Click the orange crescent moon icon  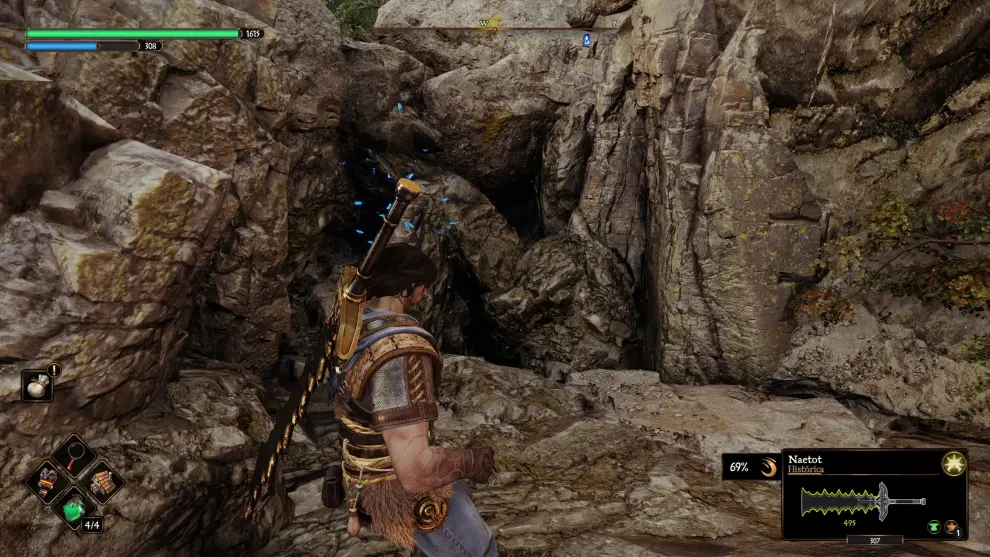point(767,467)
